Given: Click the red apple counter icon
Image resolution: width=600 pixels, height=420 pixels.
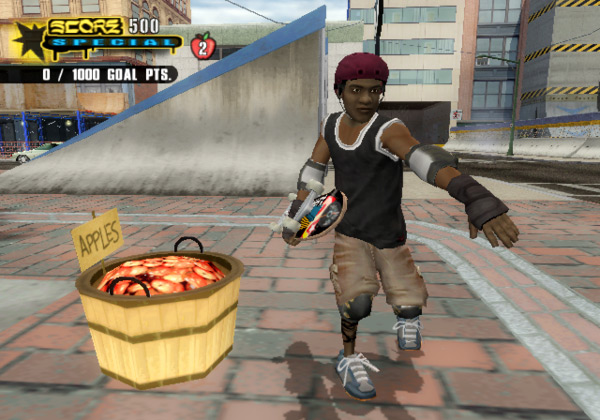Looking at the screenshot, I should [x=203, y=46].
